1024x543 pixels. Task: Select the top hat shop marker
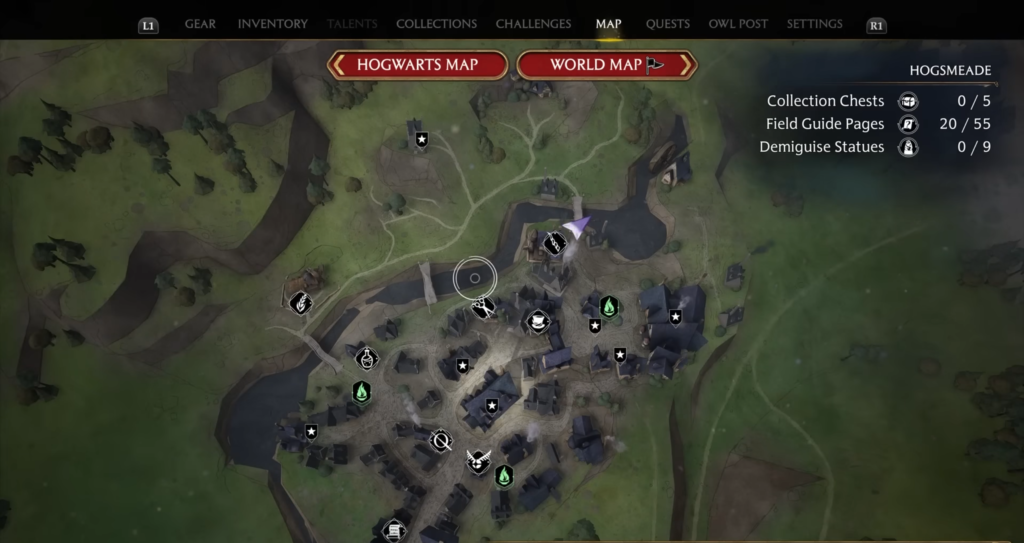pos(539,322)
